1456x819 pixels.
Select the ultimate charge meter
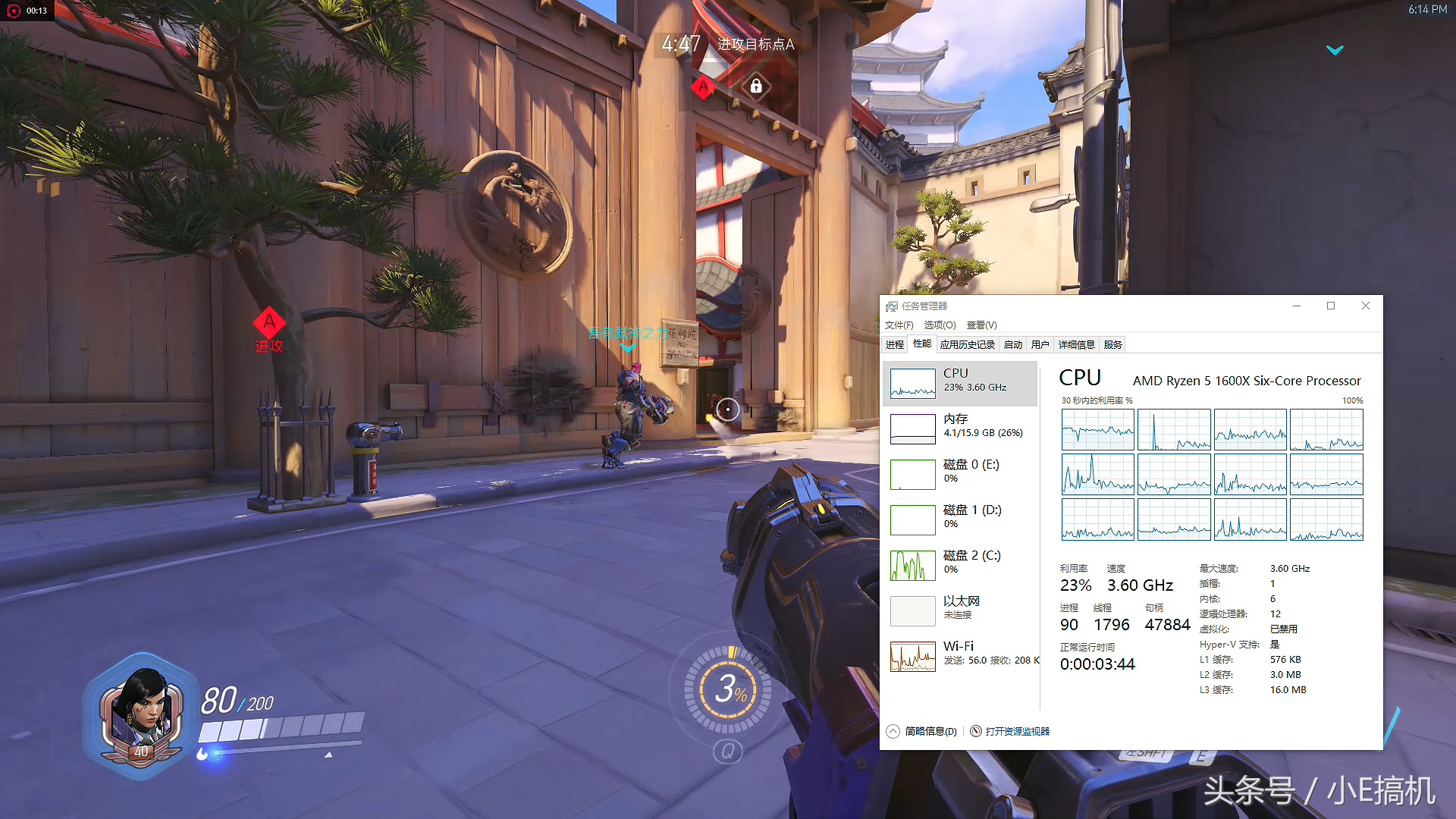728,689
